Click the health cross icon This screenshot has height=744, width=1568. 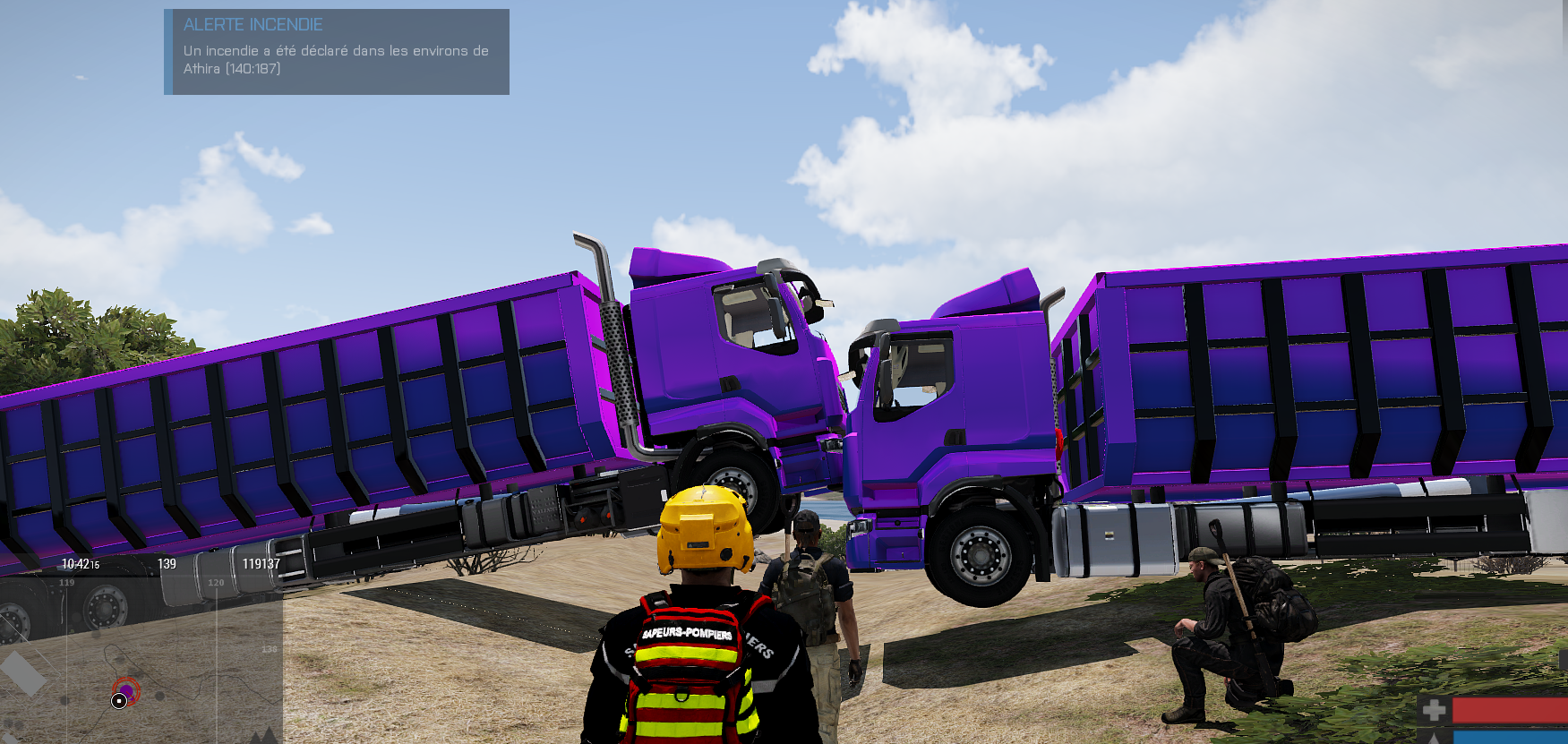pos(1434,710)
